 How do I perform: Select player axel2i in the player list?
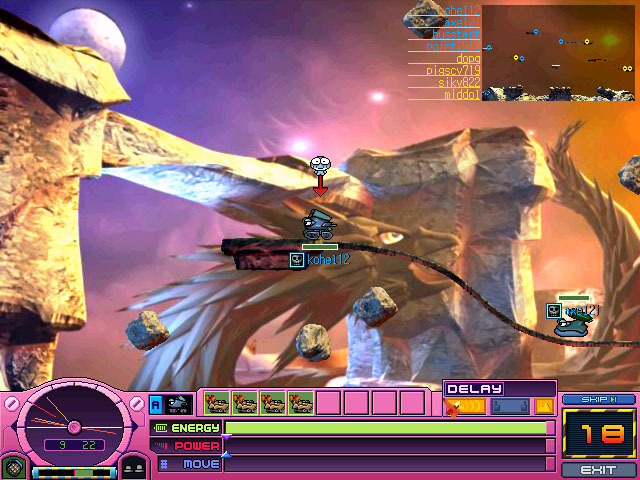click(457, 22)
